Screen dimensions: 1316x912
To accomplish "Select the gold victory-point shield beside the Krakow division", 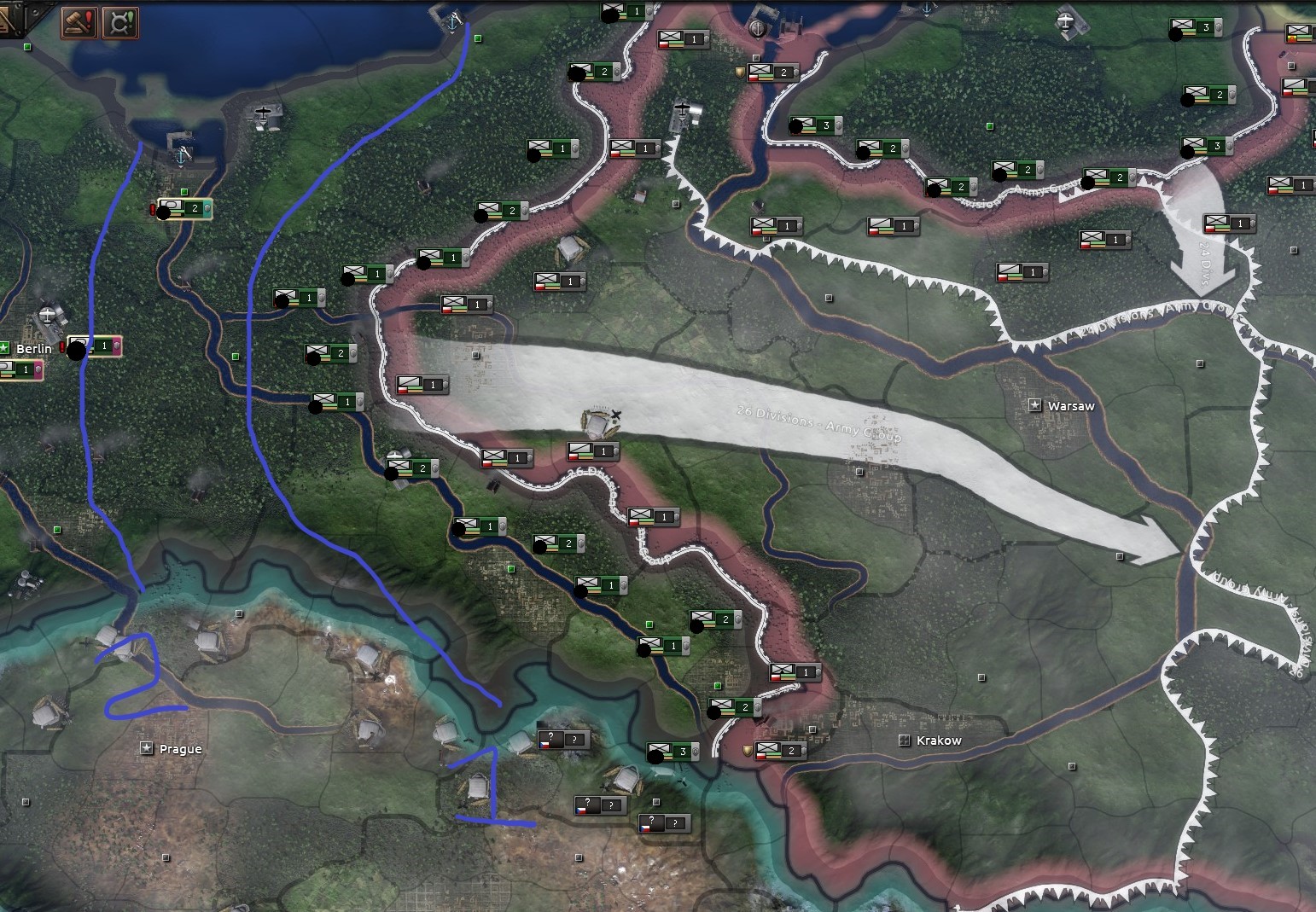I will click(747, 749).
